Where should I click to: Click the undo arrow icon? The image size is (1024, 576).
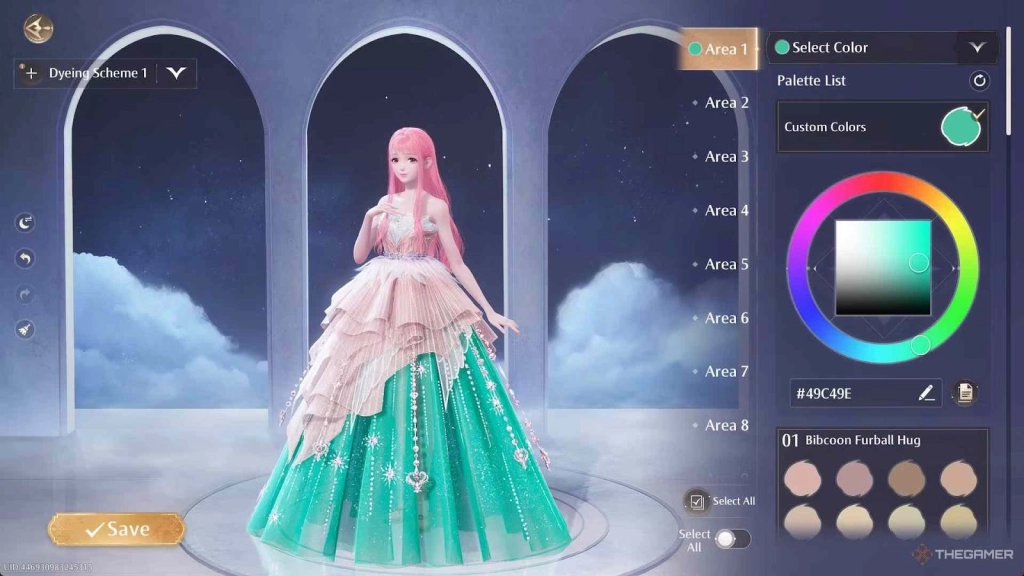point(26,259)
